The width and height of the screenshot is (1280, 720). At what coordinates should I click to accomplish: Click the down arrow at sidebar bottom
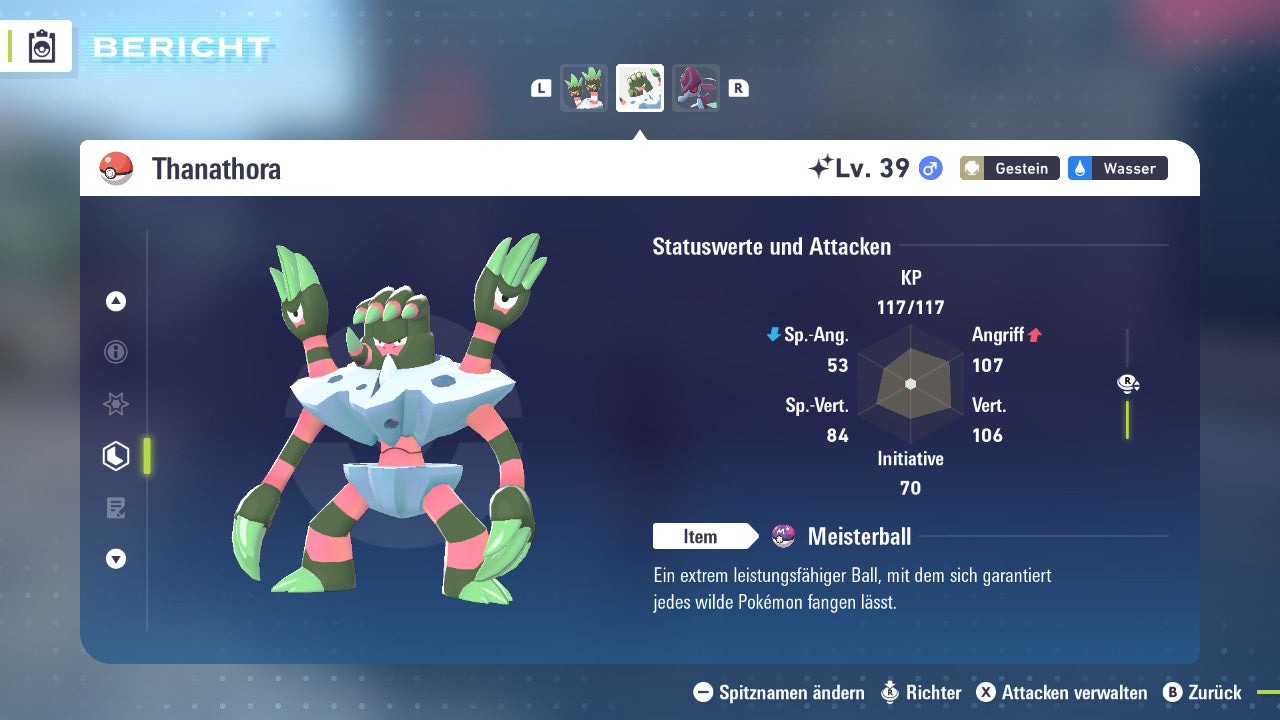point(115,559)
